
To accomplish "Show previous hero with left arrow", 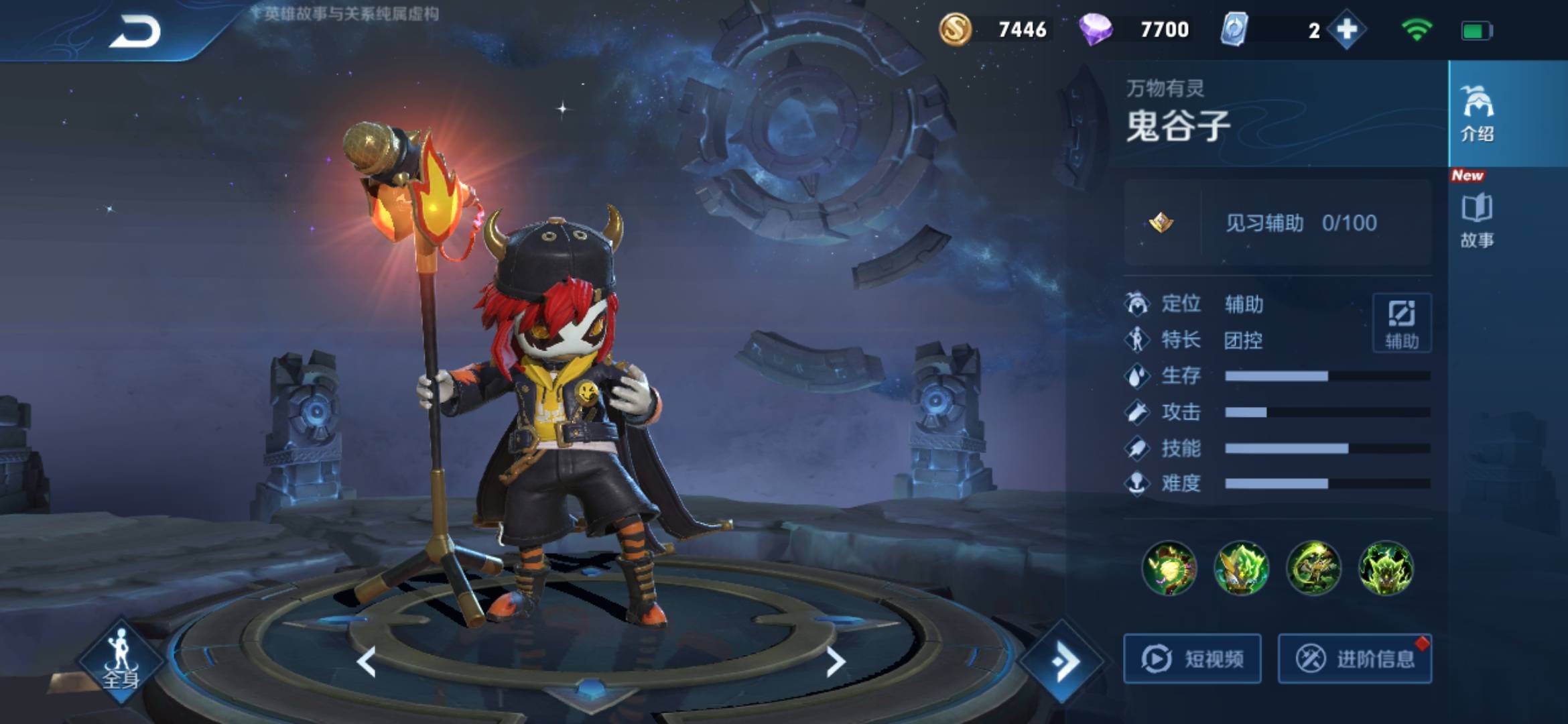I will tap(367, 662).
